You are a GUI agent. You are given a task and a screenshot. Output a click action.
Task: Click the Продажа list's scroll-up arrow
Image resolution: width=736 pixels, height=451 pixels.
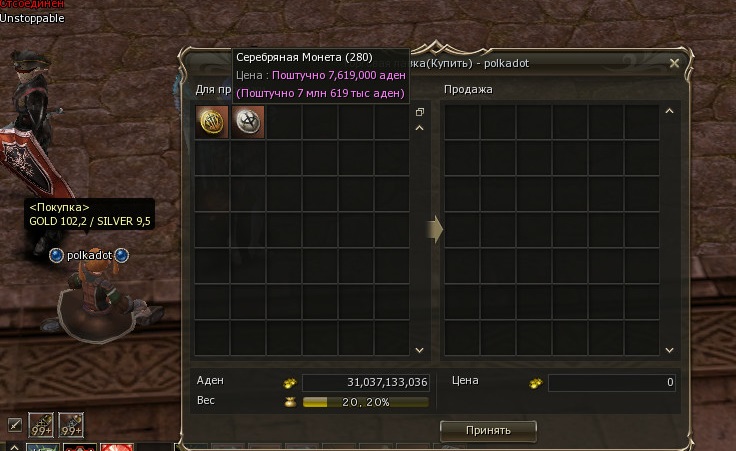tap(668, 112)
